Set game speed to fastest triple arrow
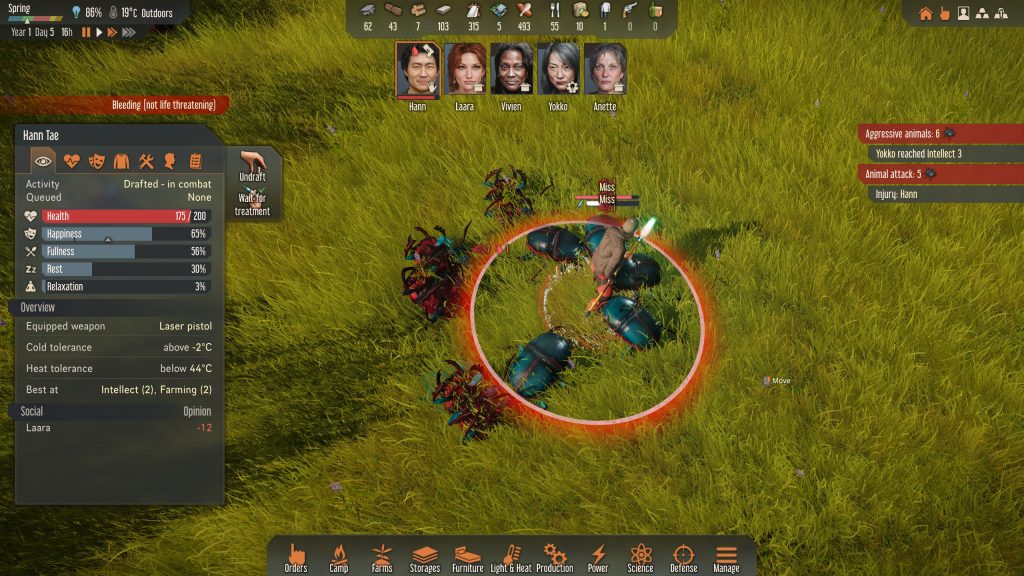Screen dimensions: 1024x576 coord(129,32)
